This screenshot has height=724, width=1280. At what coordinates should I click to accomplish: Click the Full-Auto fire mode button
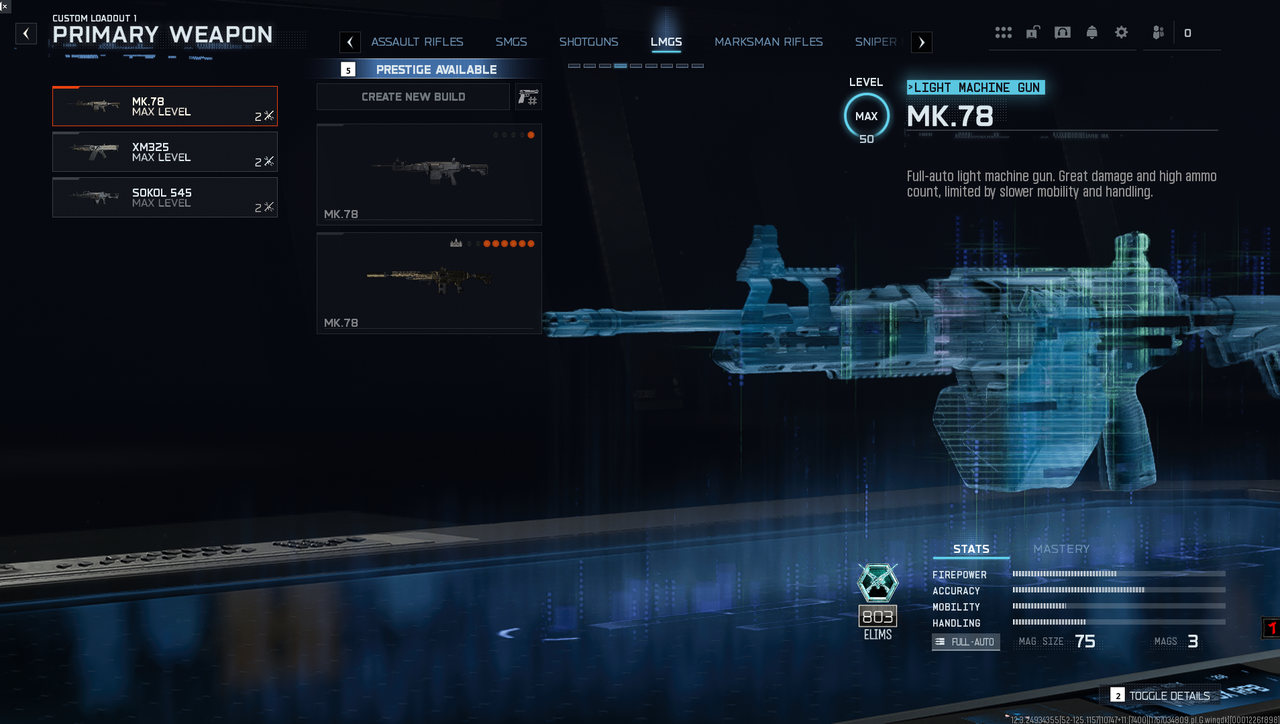[966, 641]
